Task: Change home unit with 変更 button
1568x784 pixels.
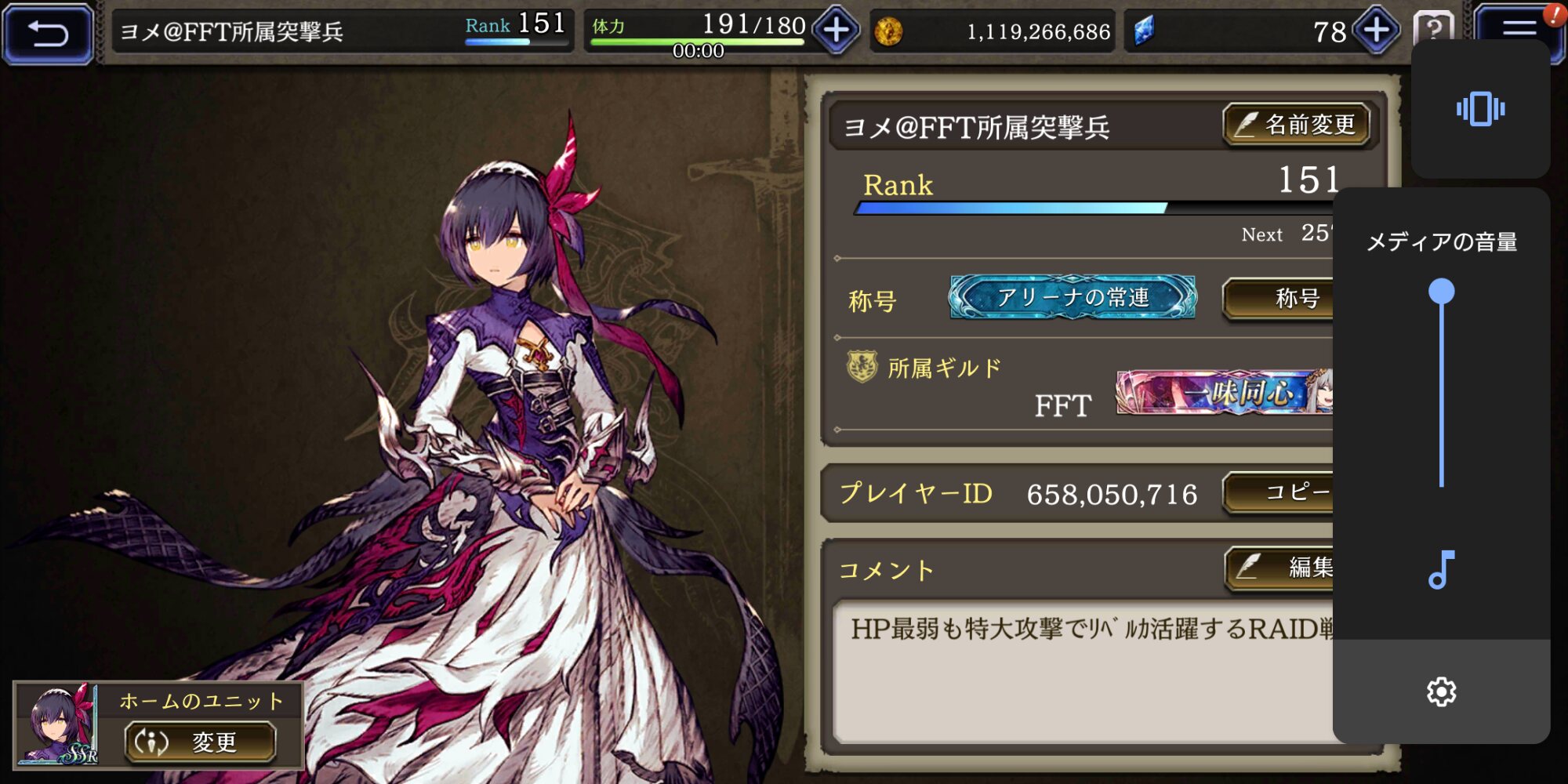Action: 200,742
